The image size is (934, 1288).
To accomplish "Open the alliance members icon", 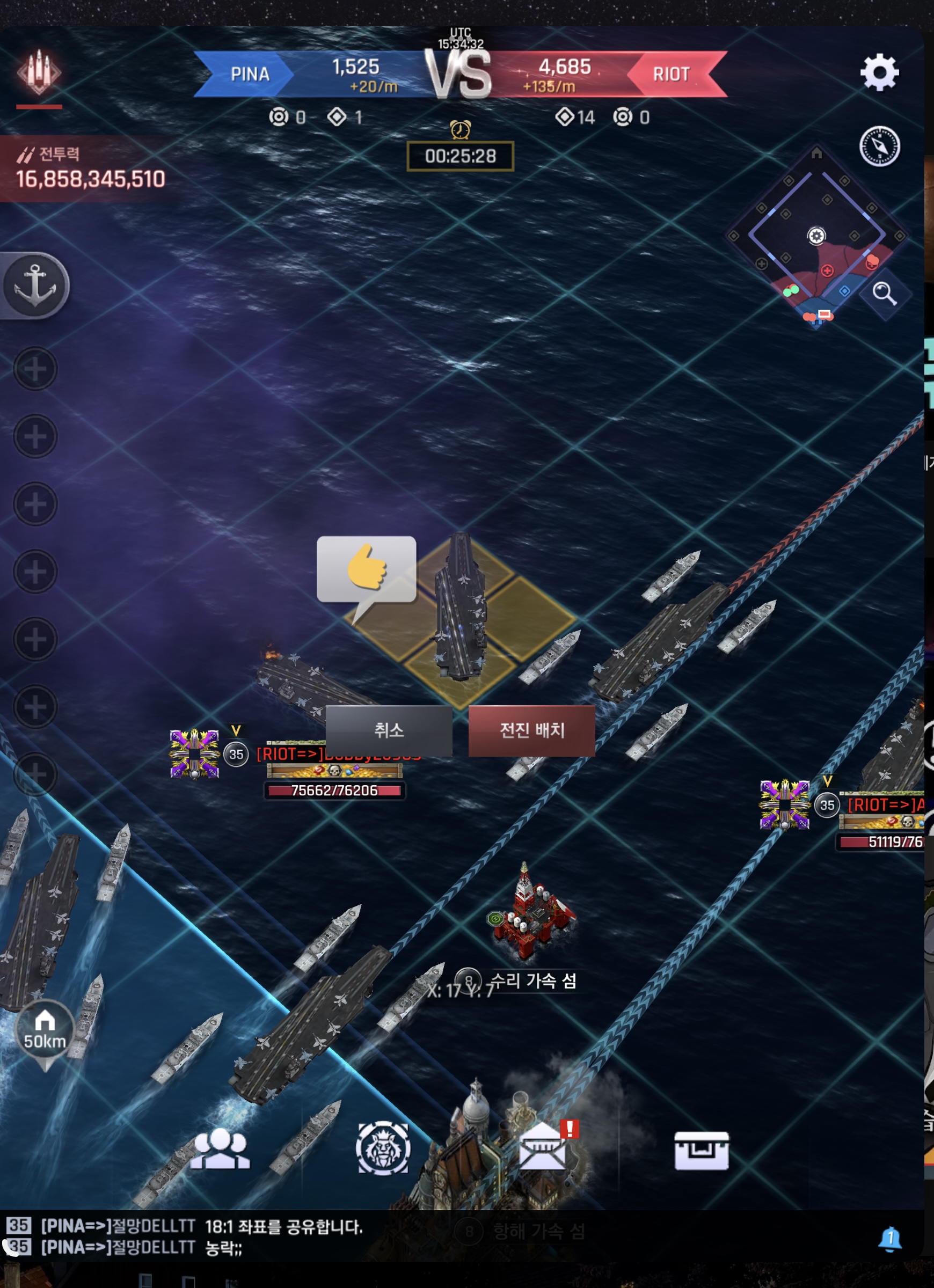I will [220, 1148].
